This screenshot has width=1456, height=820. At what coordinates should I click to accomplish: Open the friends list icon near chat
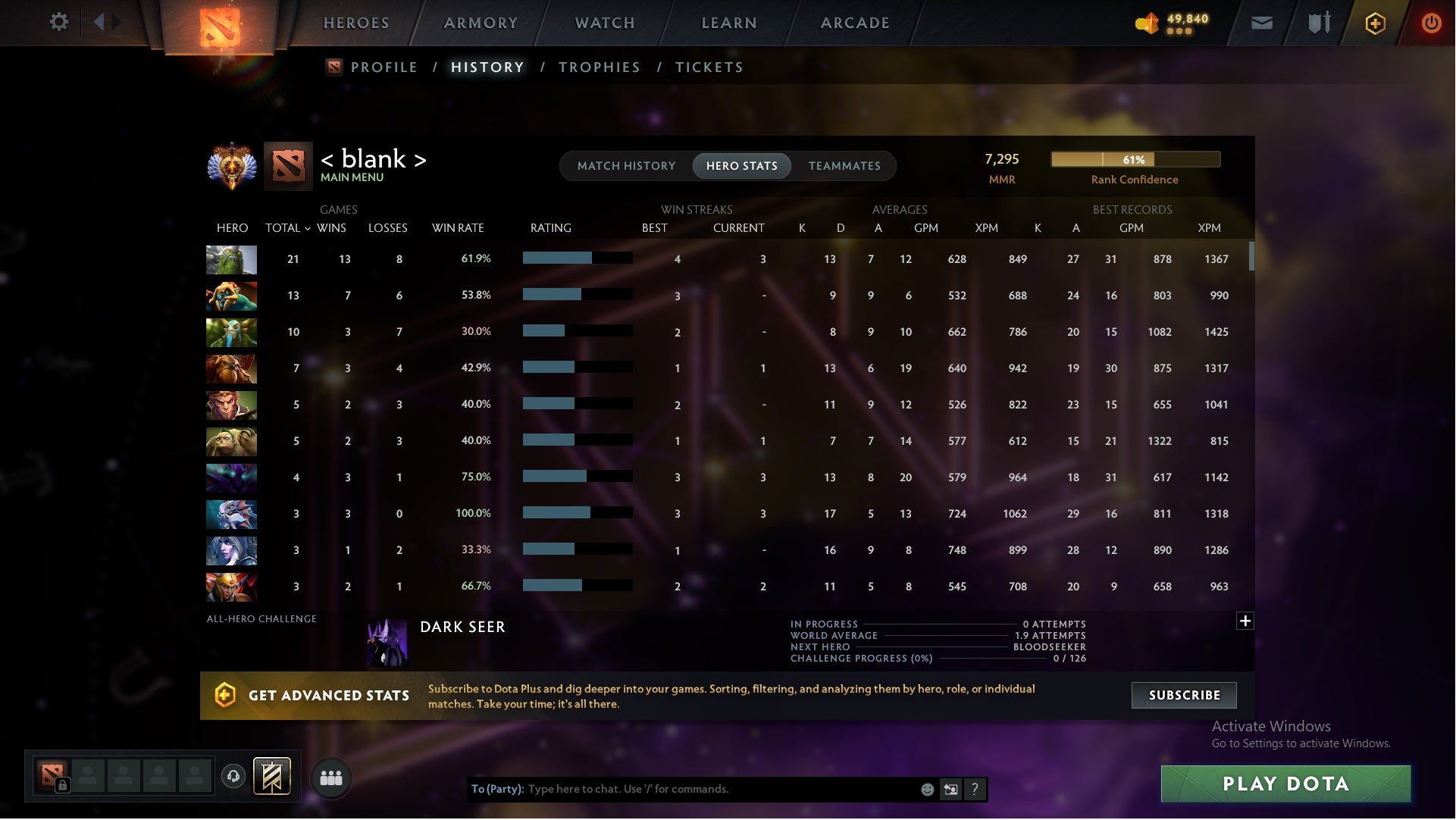tap(331, 777)
